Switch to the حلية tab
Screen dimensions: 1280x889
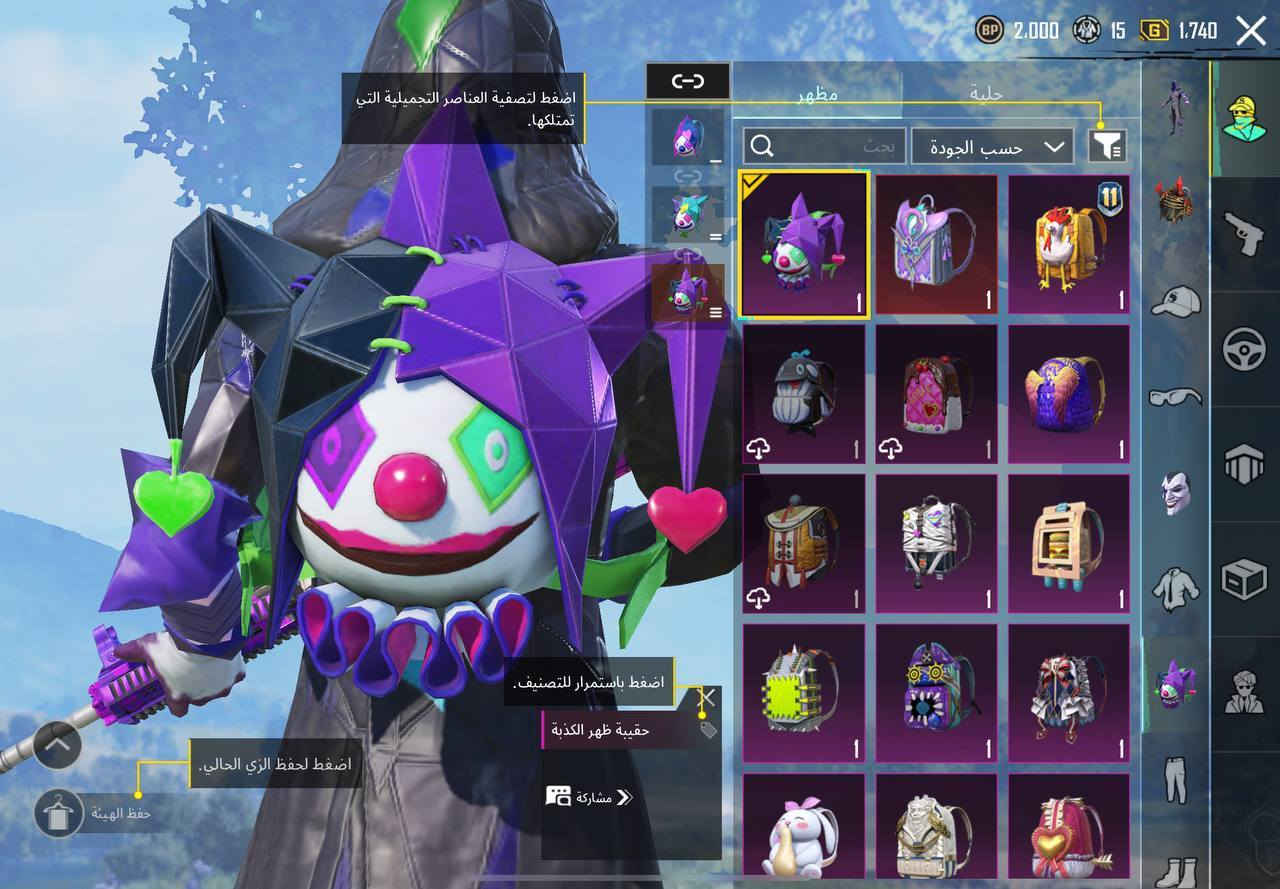point(986,93)
